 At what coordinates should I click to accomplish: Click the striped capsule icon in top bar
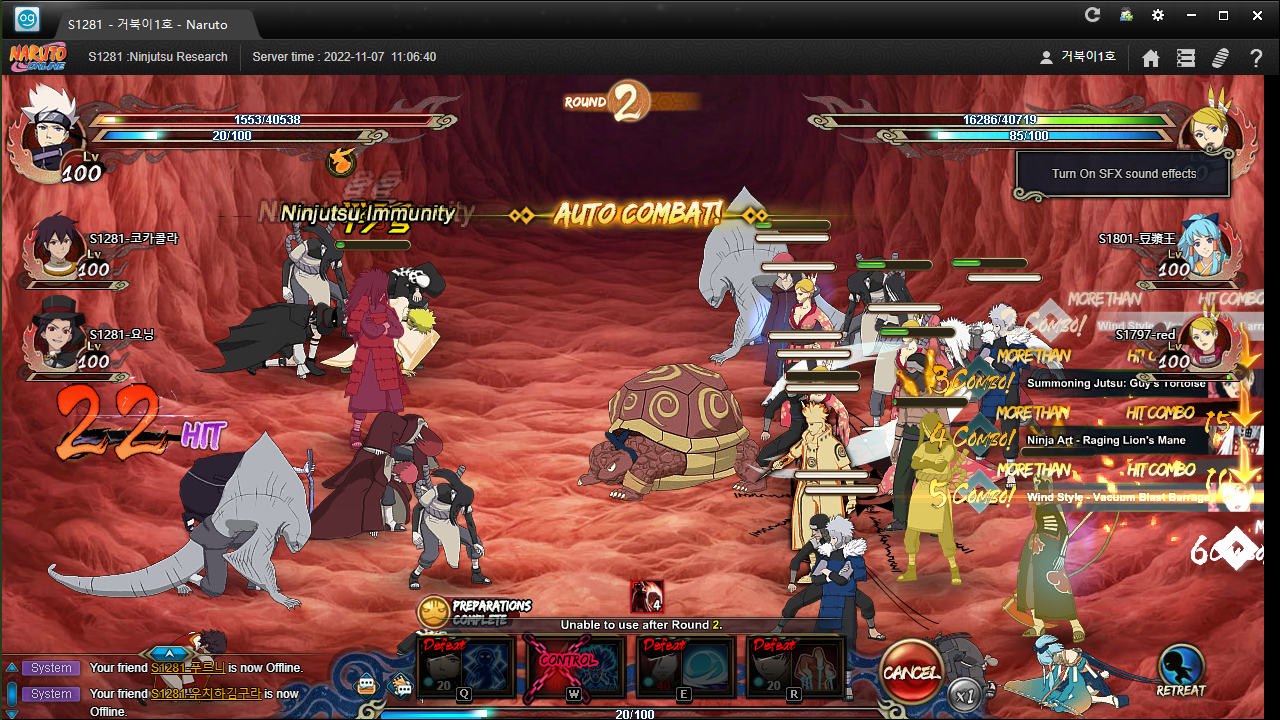[1220, 58]
